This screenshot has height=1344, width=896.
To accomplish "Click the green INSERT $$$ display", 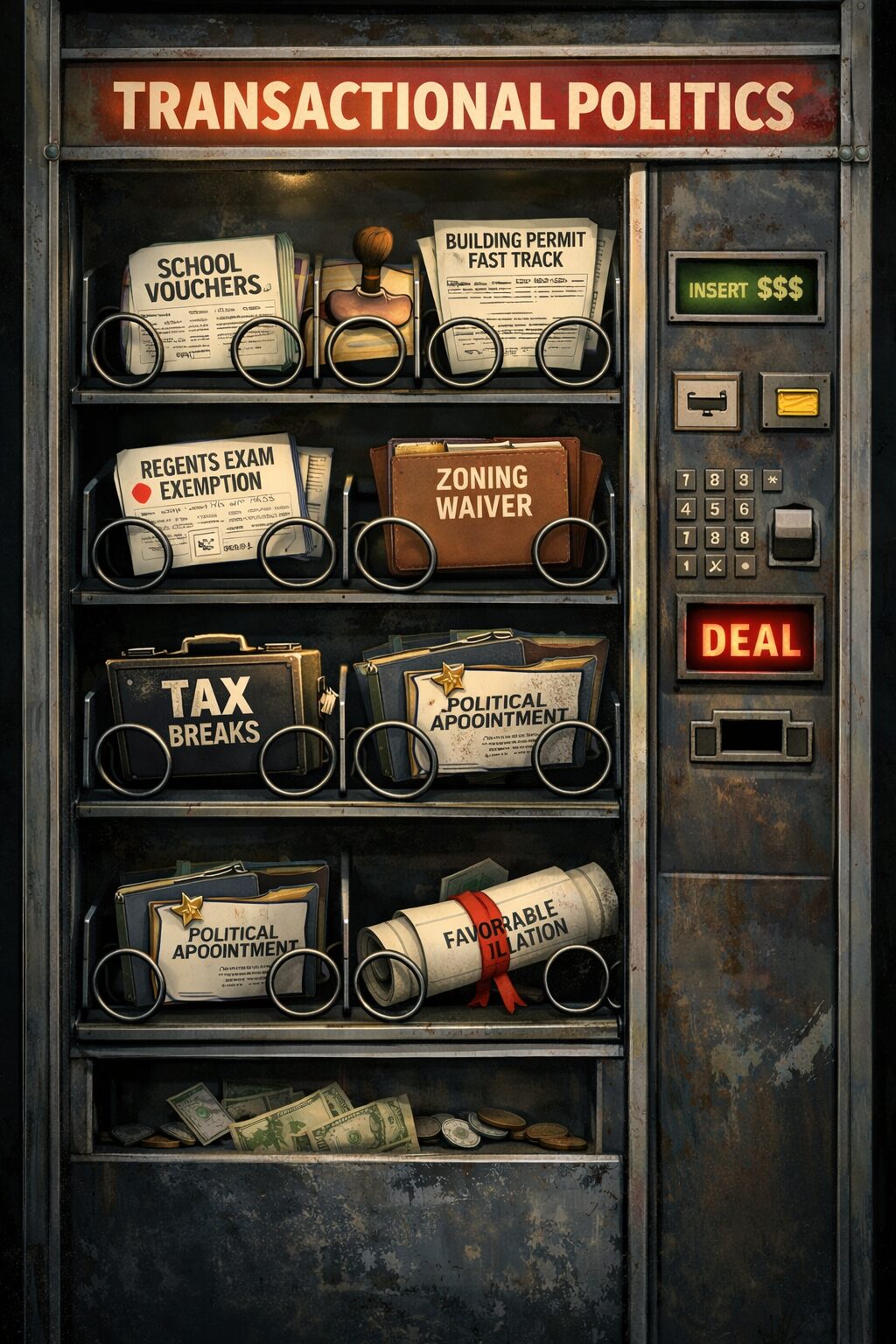I will (x=745, y=288).
